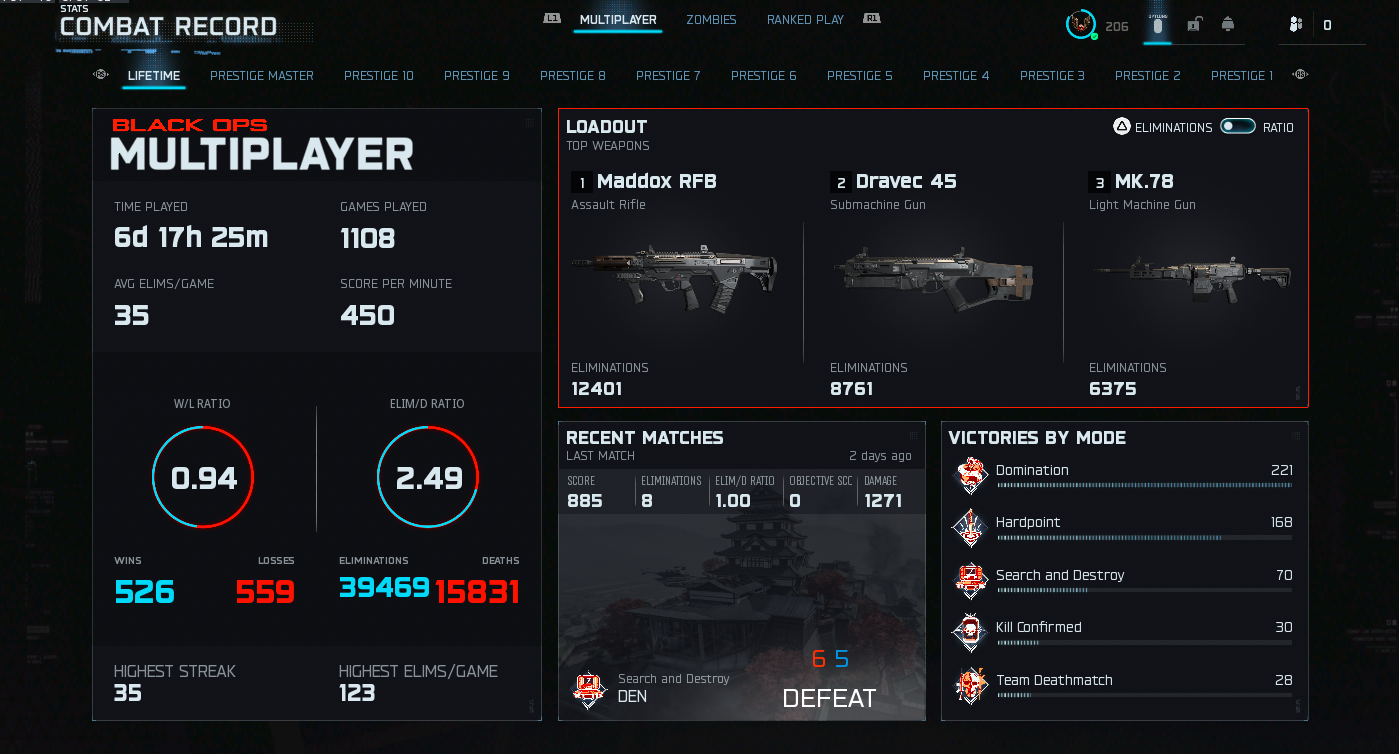Show Lifetime stats
The width and height of the screenshot is (1399, 754).
coord(154,75)
